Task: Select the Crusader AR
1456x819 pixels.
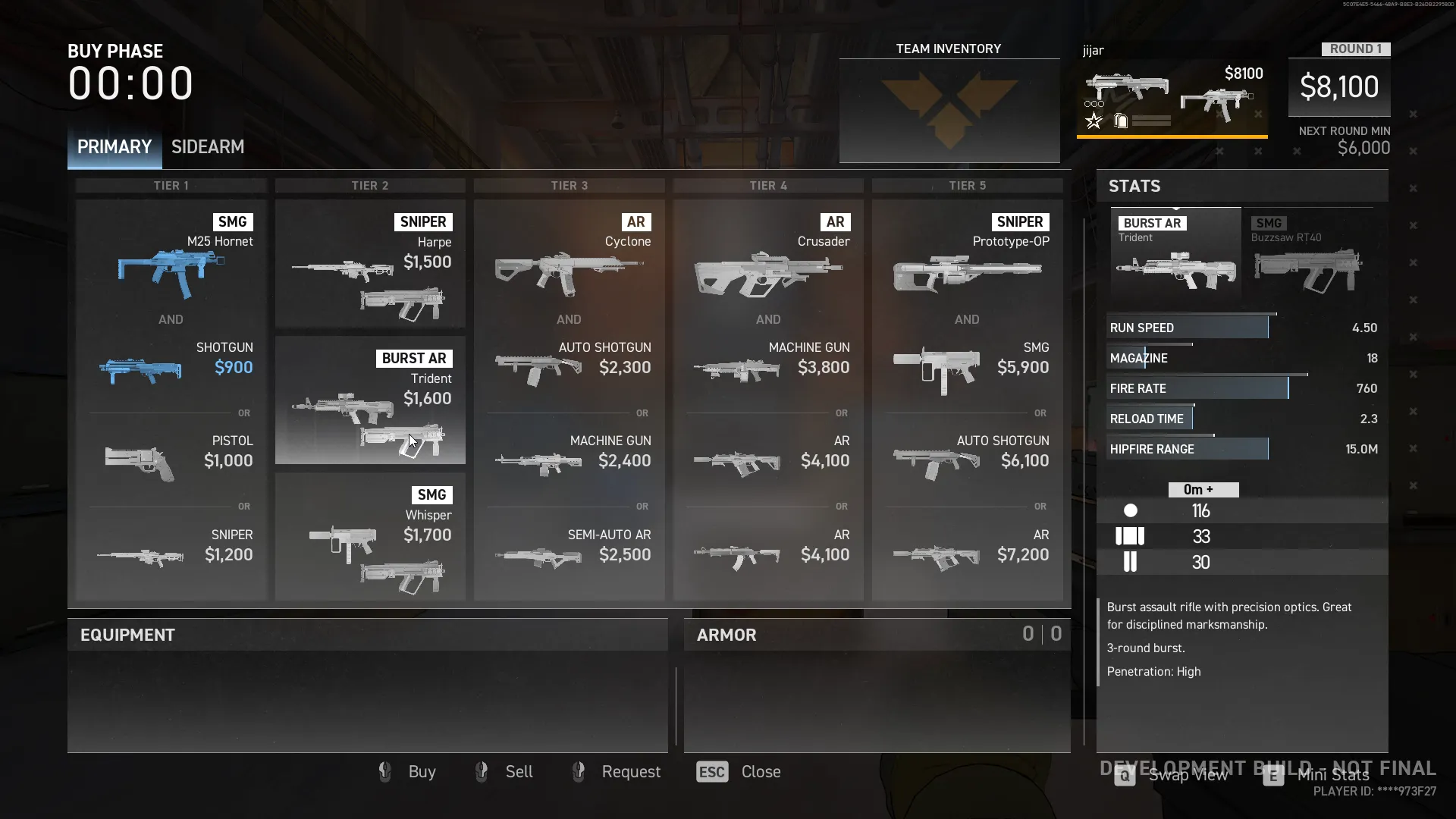Action: (768, 262)
